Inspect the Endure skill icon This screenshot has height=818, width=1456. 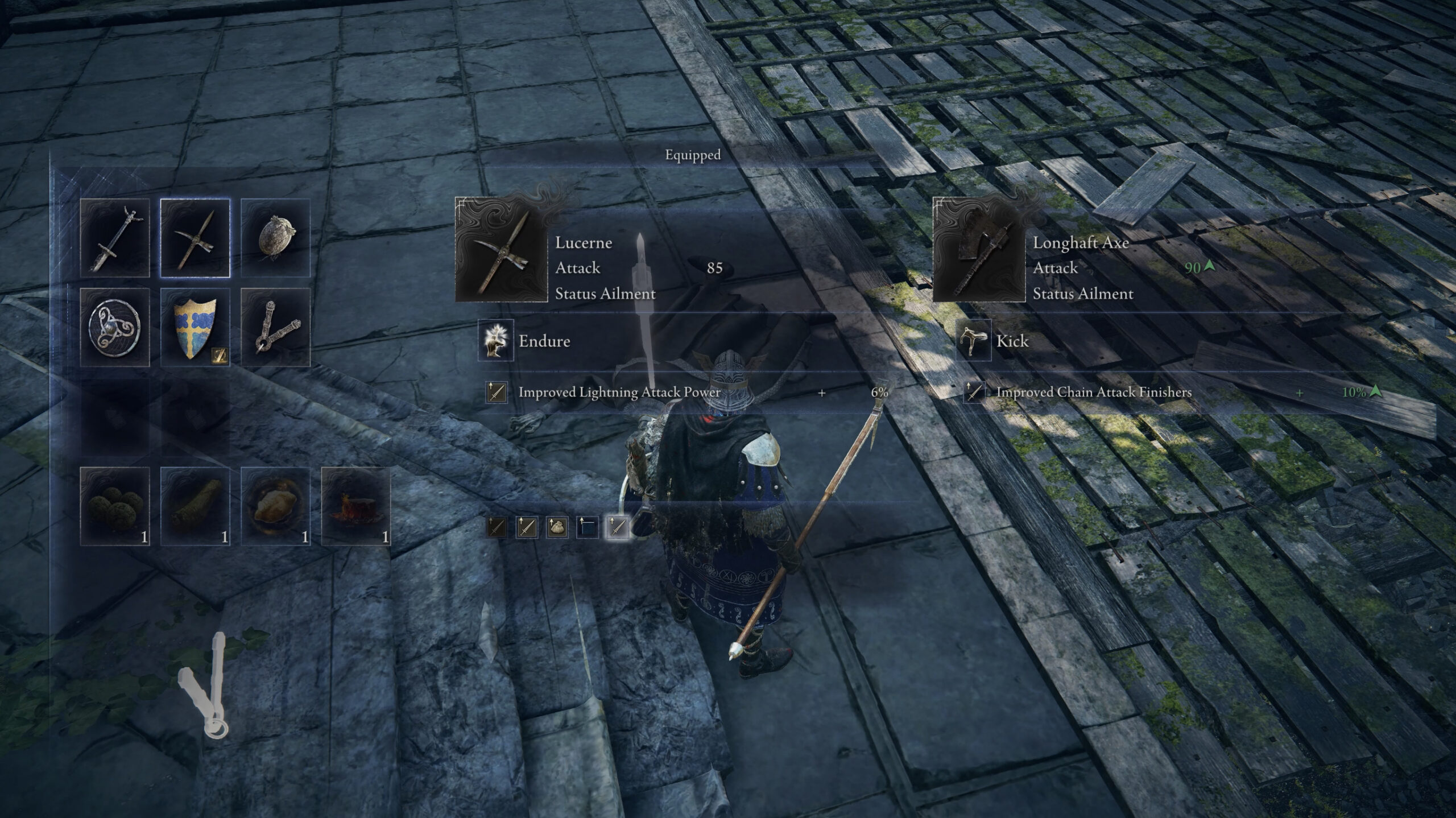coord(496,341)
